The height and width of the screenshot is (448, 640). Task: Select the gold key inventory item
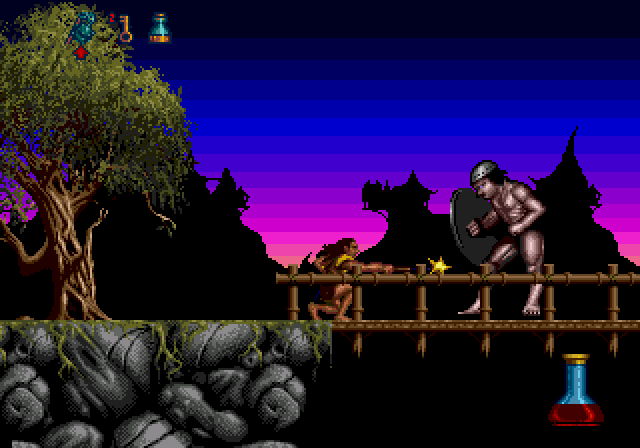[125, 28]
